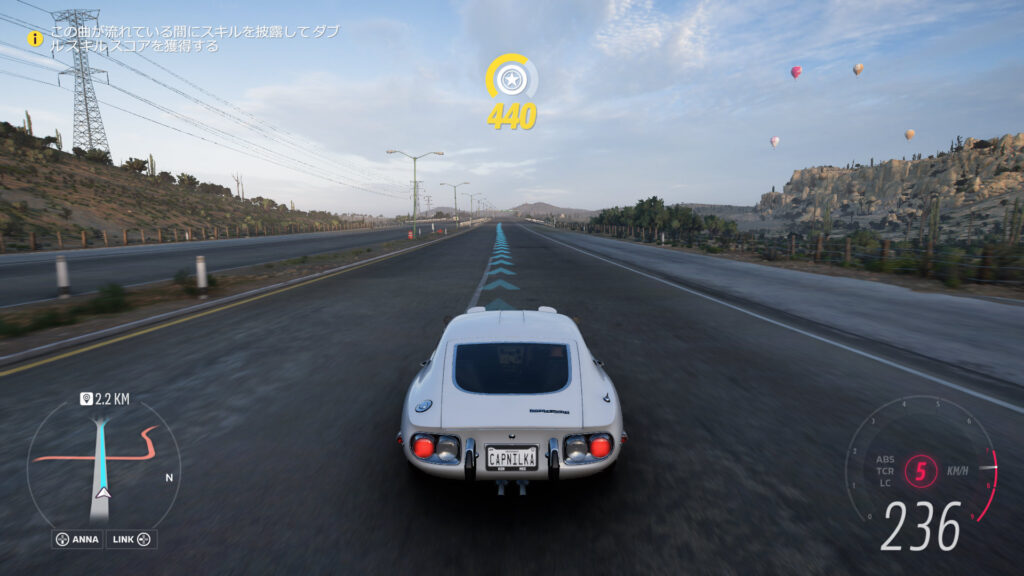Click the yellow info notification icon
1024x576 pixels.
tap(35, 38)
